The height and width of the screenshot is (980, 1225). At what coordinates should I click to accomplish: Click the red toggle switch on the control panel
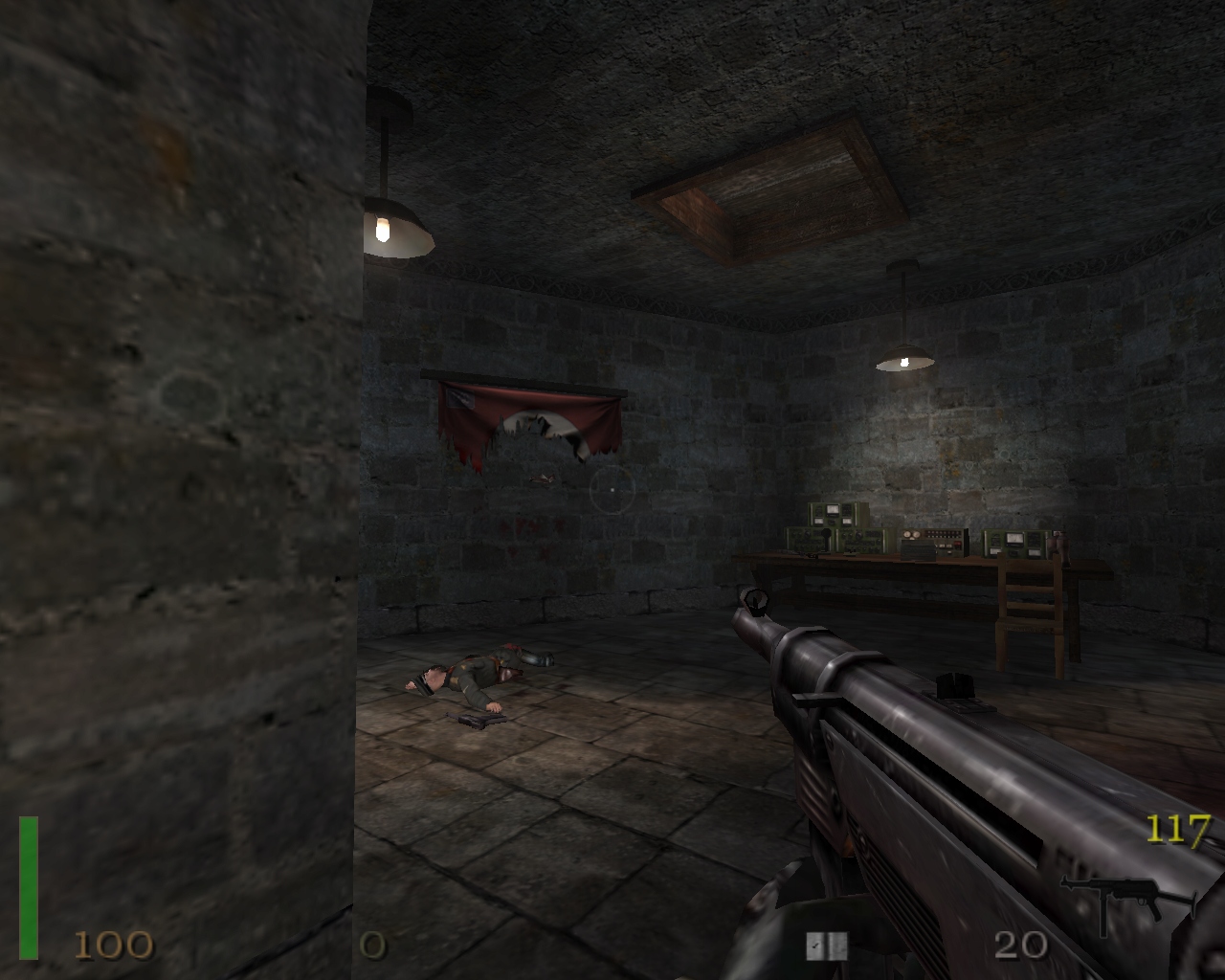[x=956, y=544]
